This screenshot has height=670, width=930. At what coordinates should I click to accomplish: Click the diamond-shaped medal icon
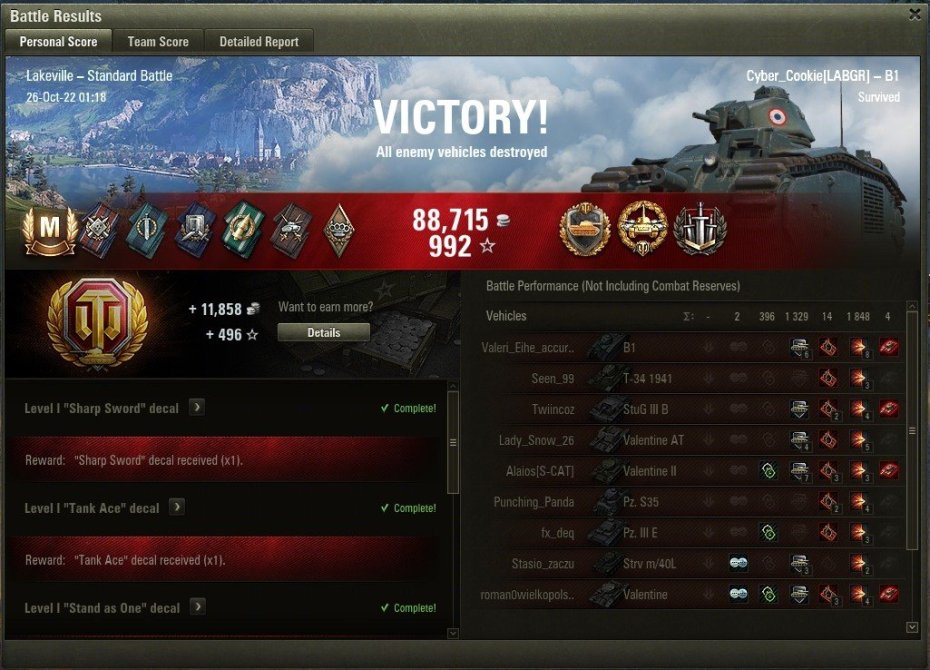339,230
